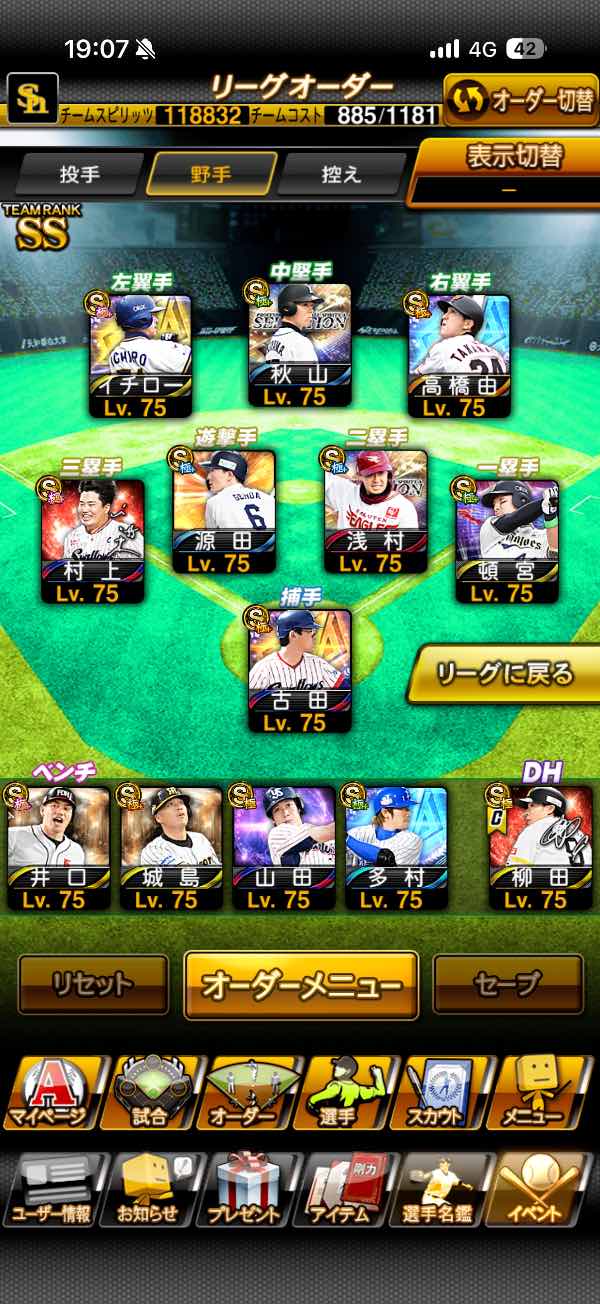Pick the 古田 catcher card
Screen dimensions: 600x1304
[300, 671]
